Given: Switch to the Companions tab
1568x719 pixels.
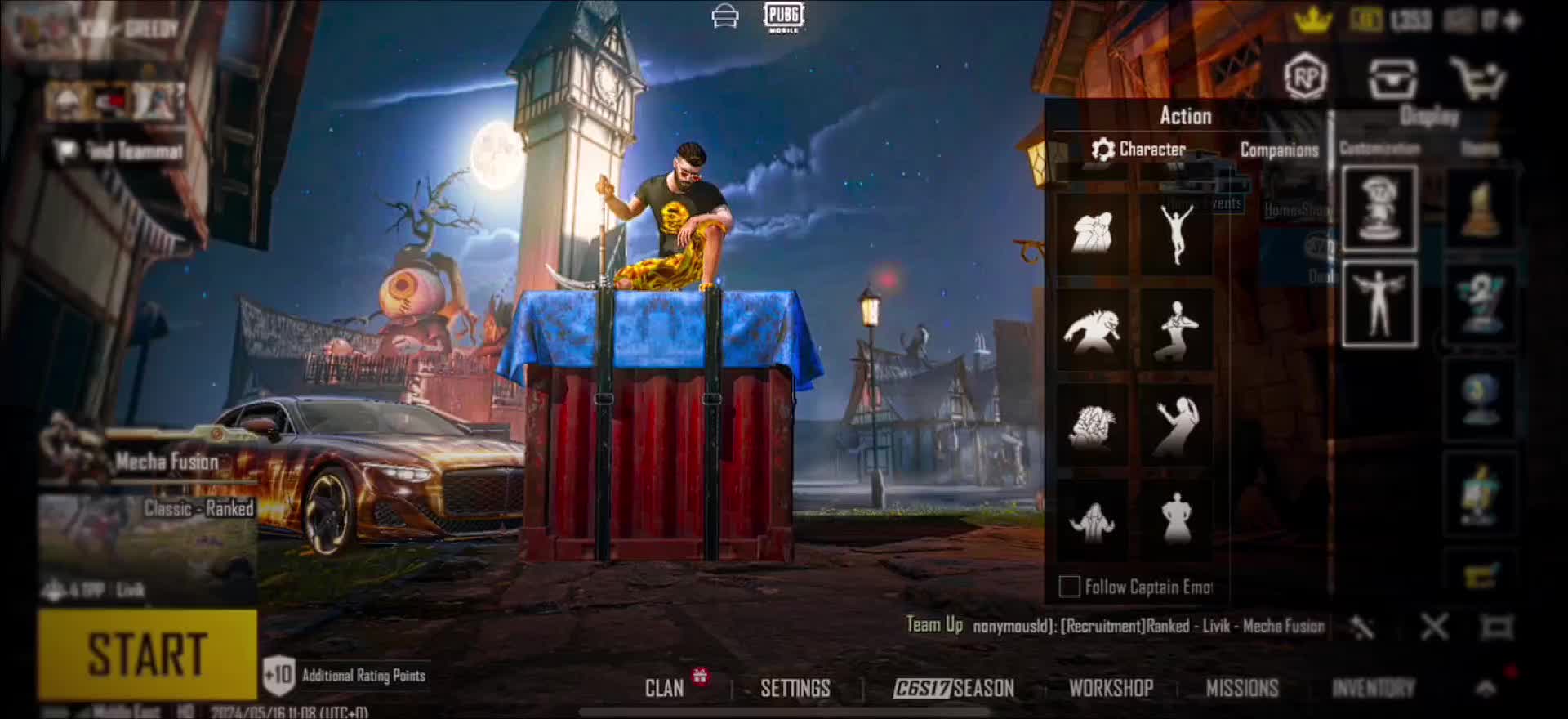Looking at the screenshot, I should point(1279,150).
